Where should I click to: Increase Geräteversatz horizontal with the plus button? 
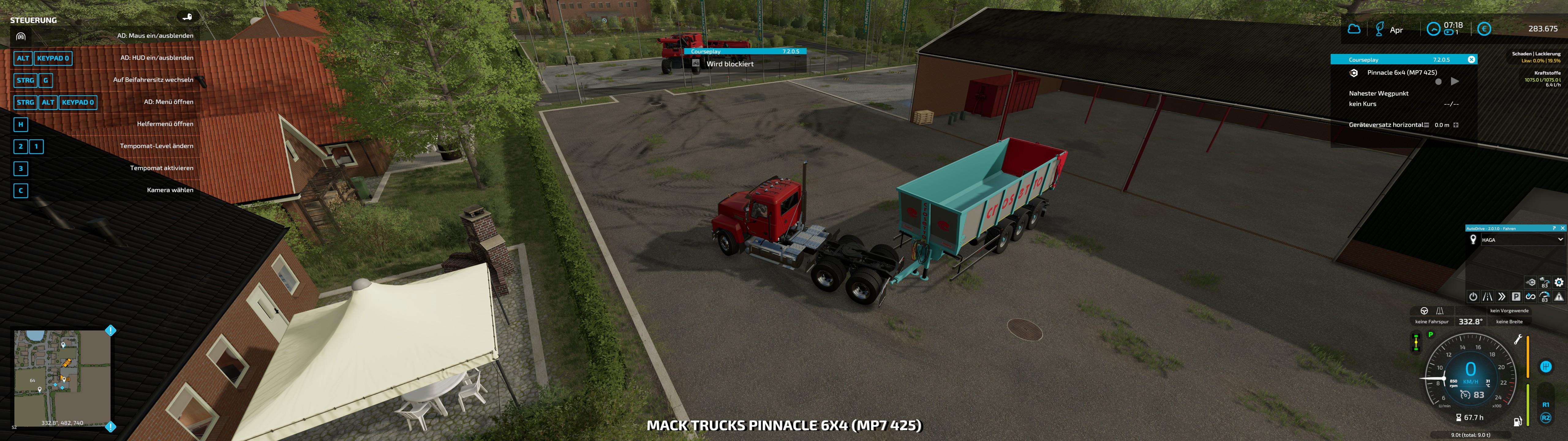click(x=1456, y=125)
